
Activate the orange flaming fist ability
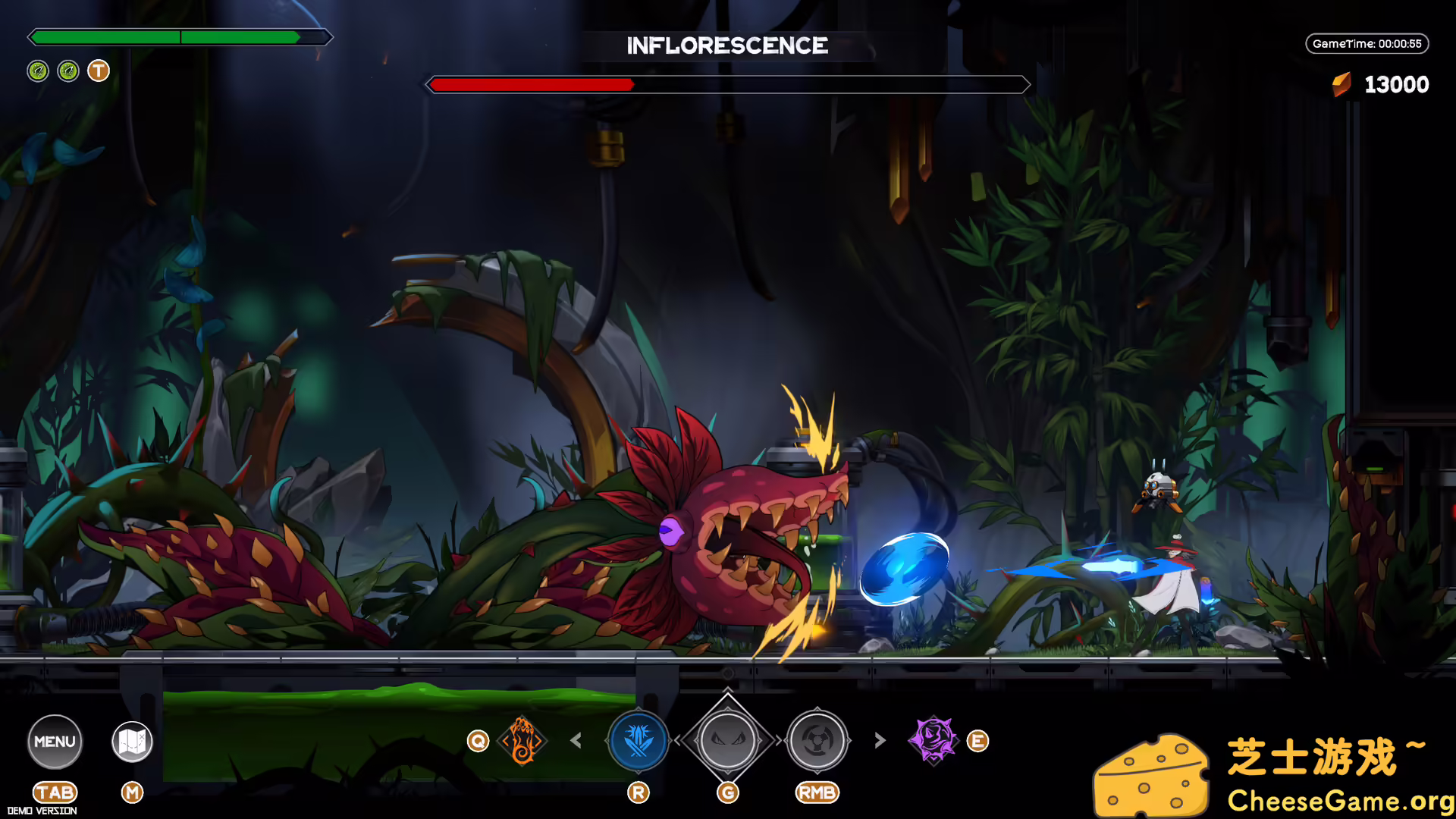(522, 740)
